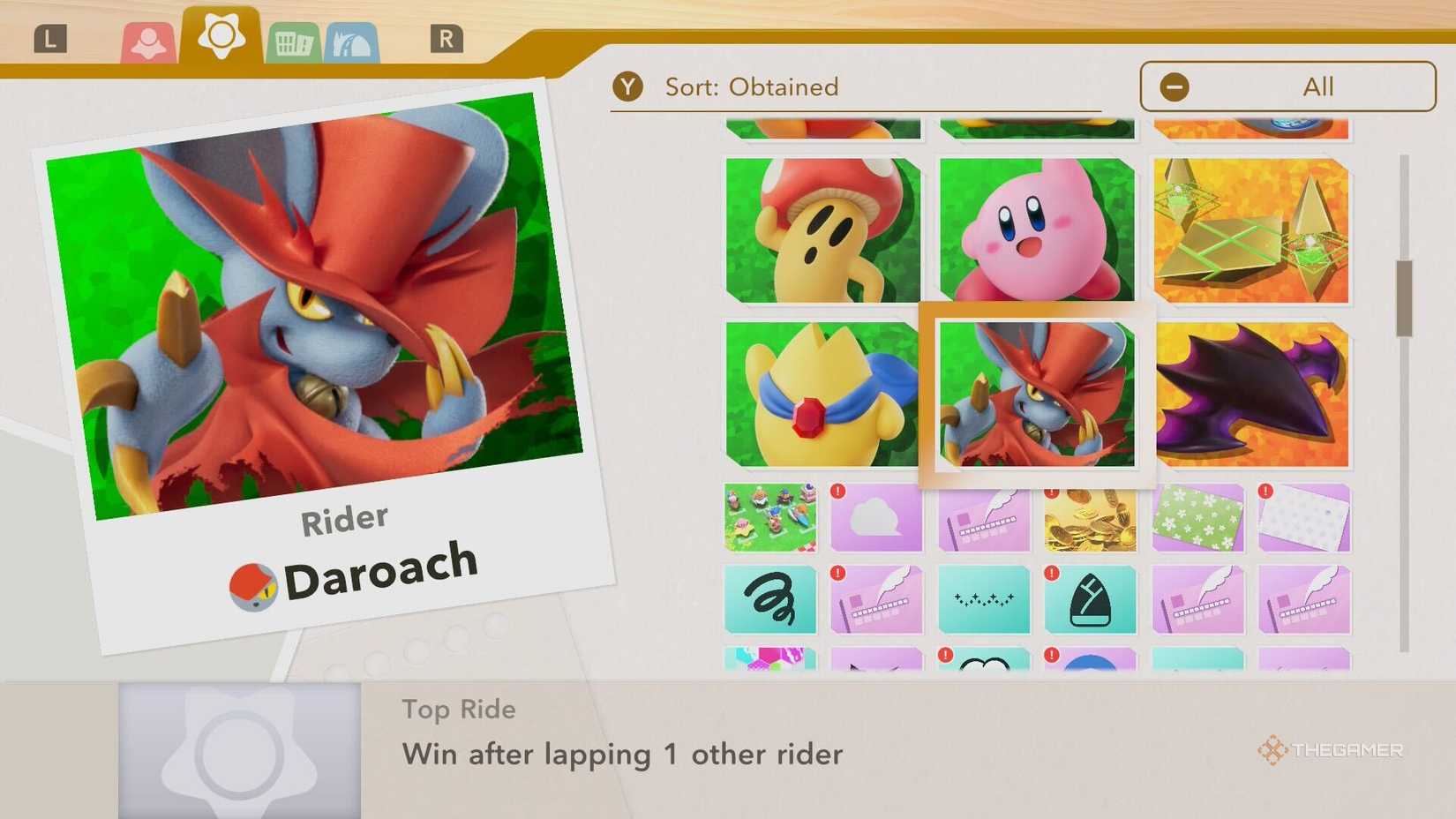
Task: Click the red emblem icon beside Daroach's name
Action: (251, 582)
